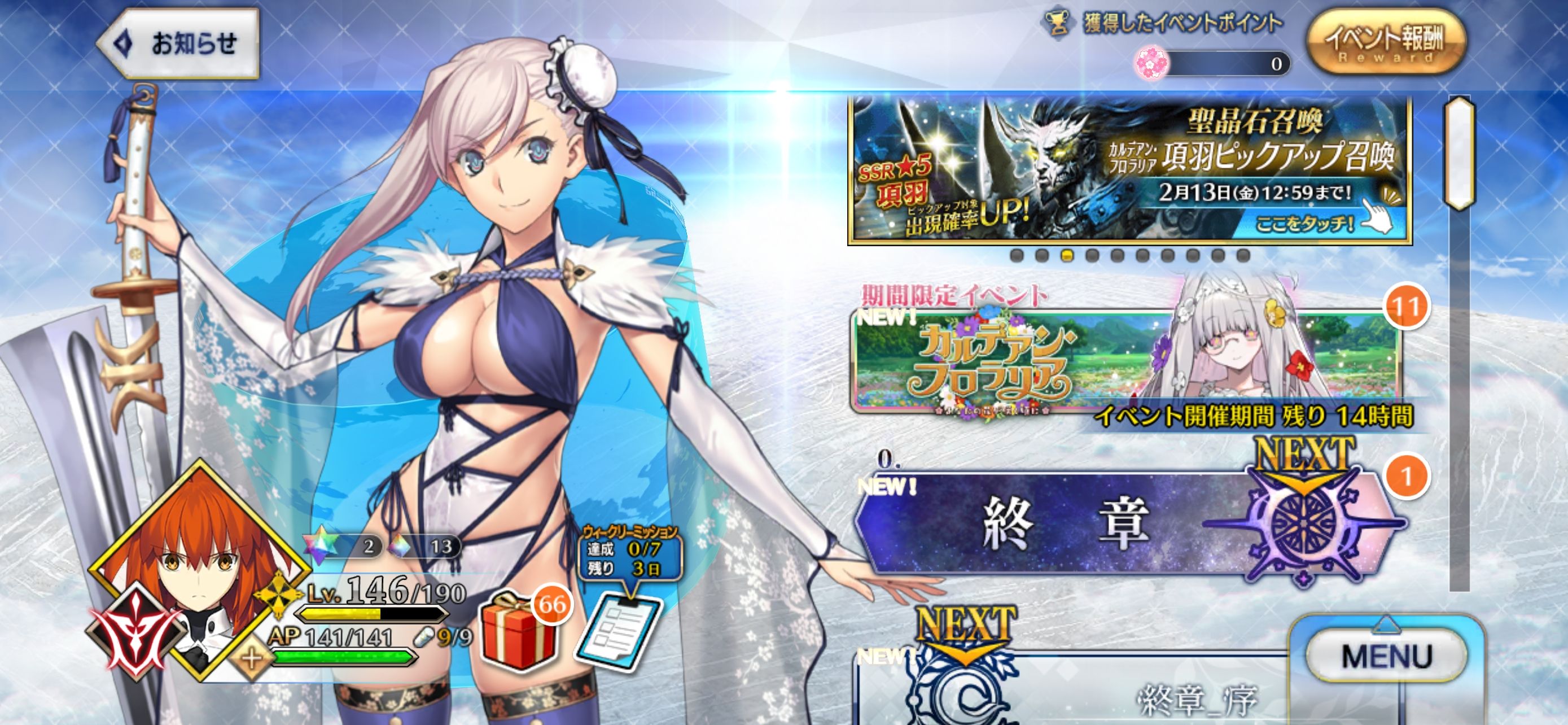Viewport: 1568px width, 725px height.
Task: Select the third banner page dot
Action: point(1067,256)
